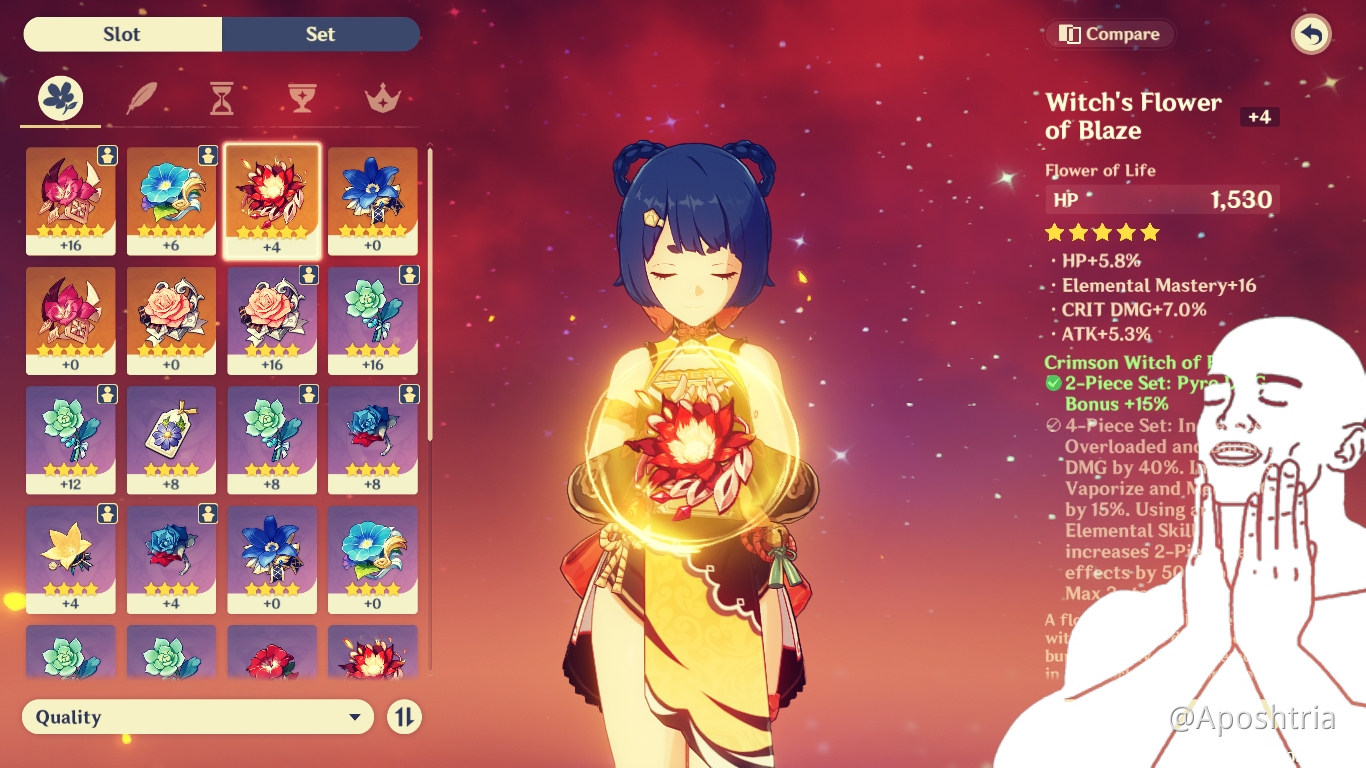The image size is (1366, 768).
Task: Click the back arrow in the top right
Action: (x=1309, y=33)
